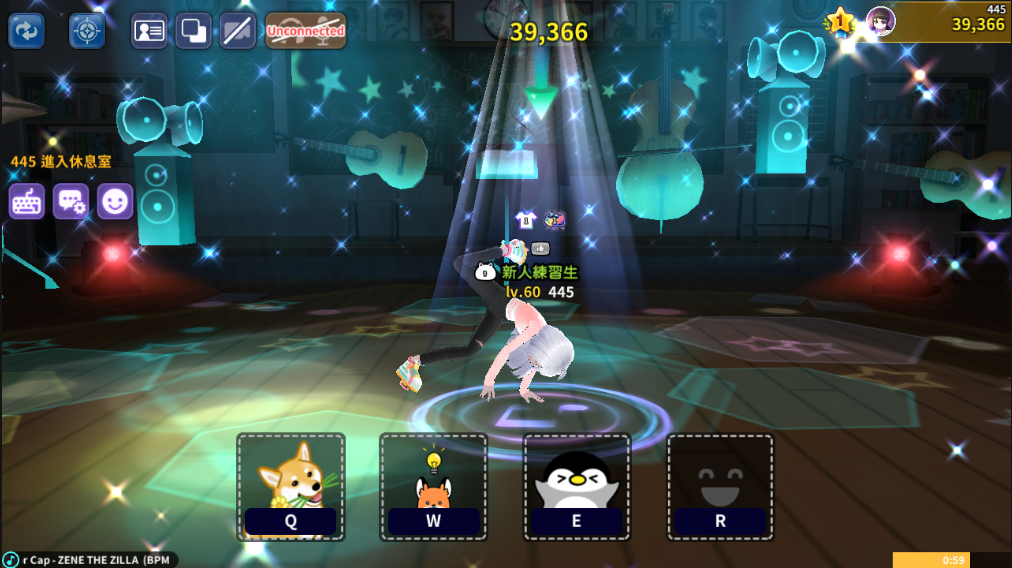The width and height of the screenshot is (1012, 568).
Task: Click the blue circular-arrows refresh button
Action: click(27, 31)
